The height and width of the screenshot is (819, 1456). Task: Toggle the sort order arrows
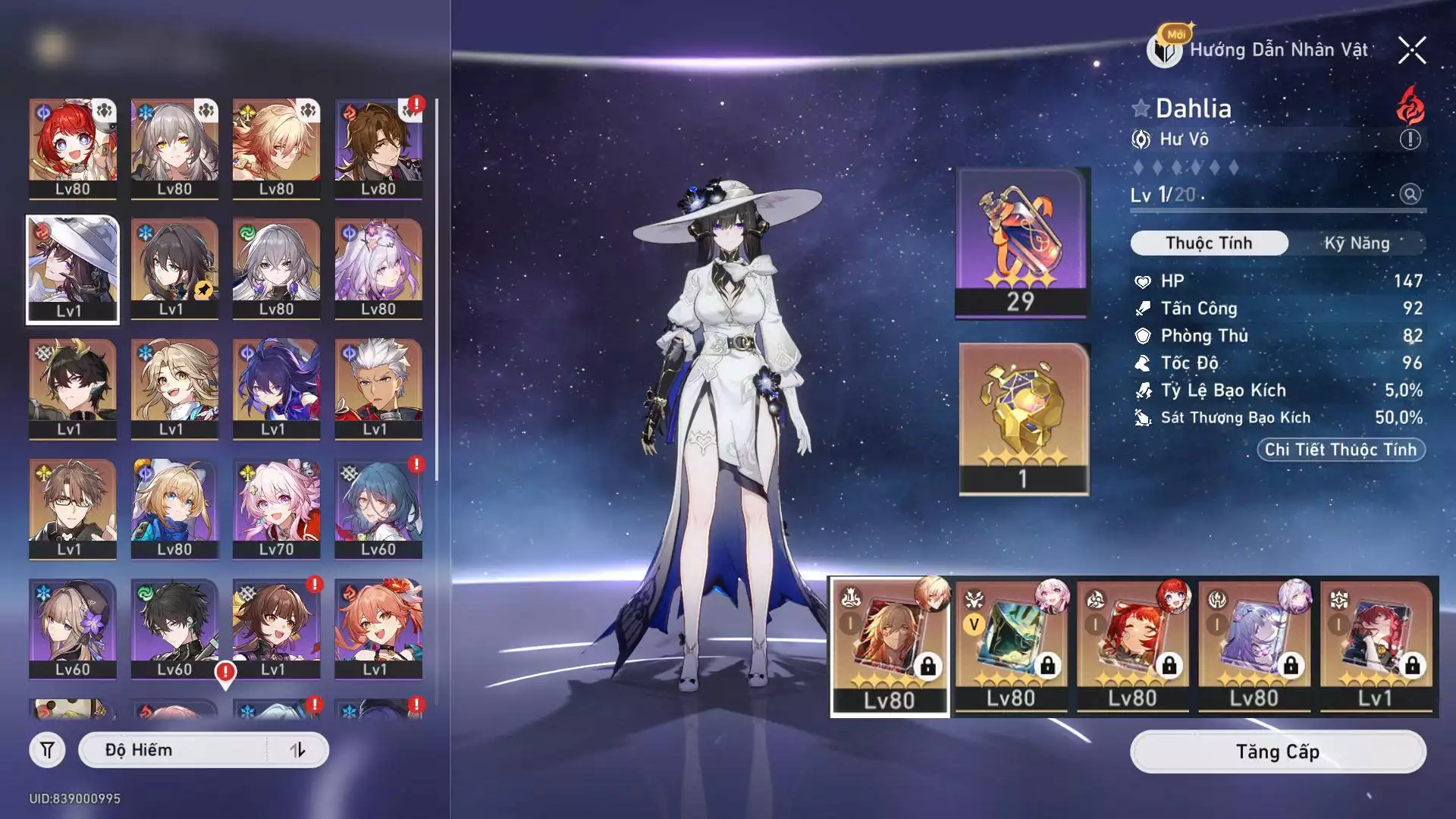tap(298, 750)
